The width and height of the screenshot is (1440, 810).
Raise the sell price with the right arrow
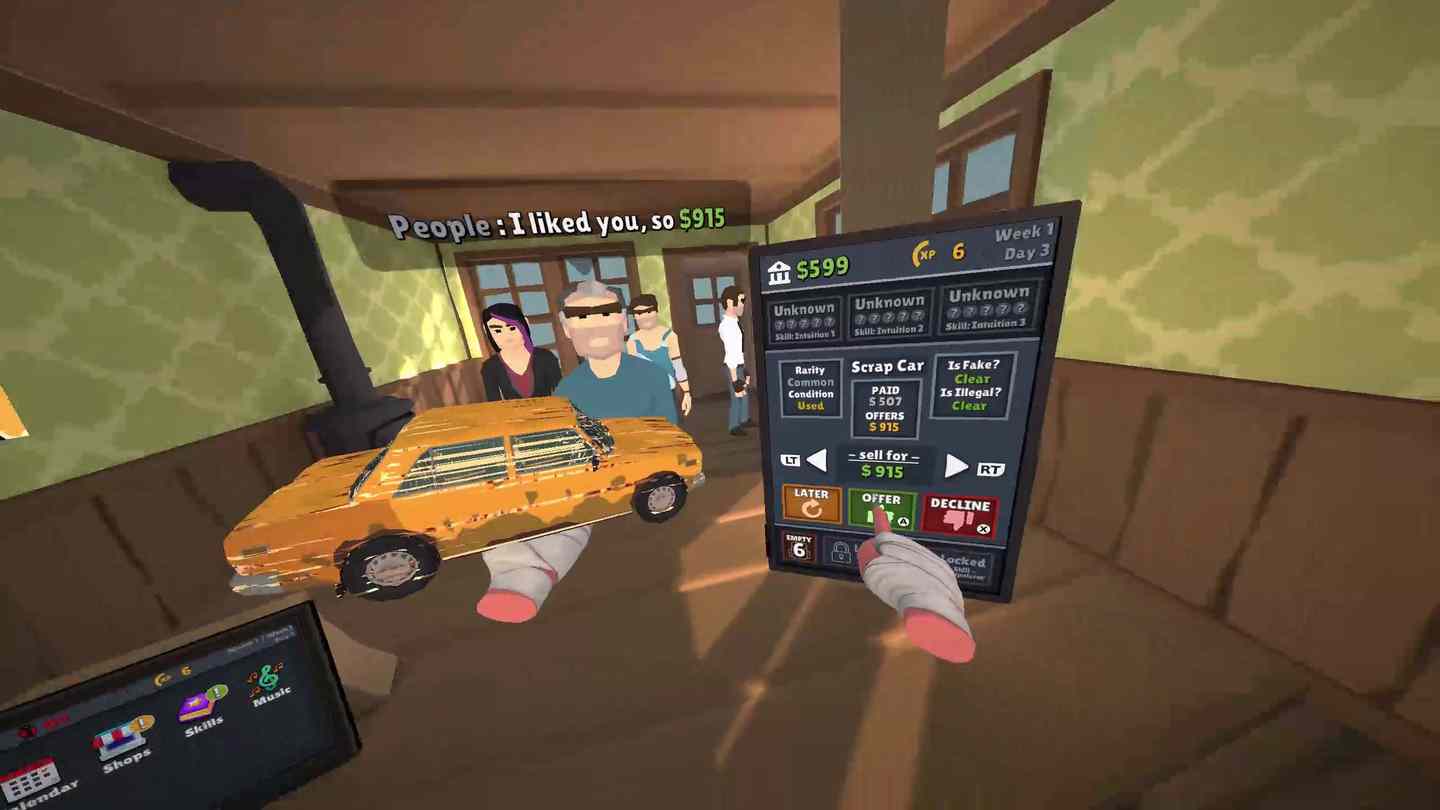(957, 466)
